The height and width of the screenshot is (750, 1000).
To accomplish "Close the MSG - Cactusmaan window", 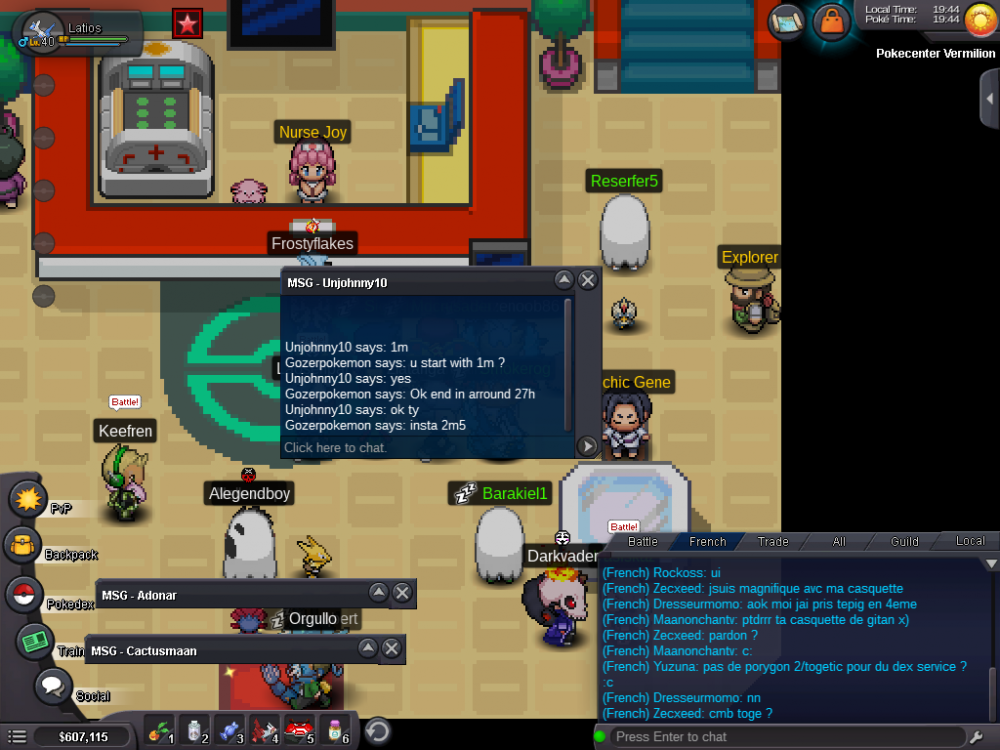I will [x=392, y=649].
